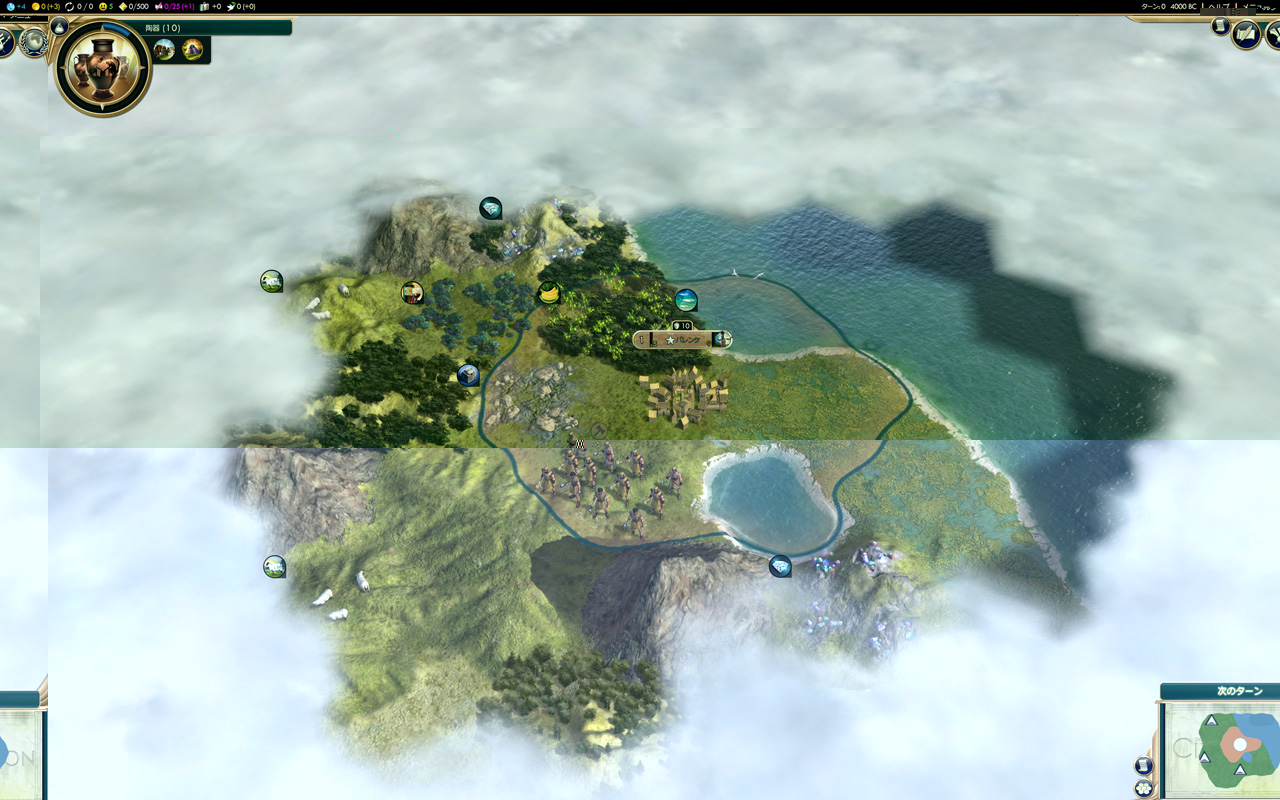
Task: Select the granary building unlock icon
Action: coord(165,49)
